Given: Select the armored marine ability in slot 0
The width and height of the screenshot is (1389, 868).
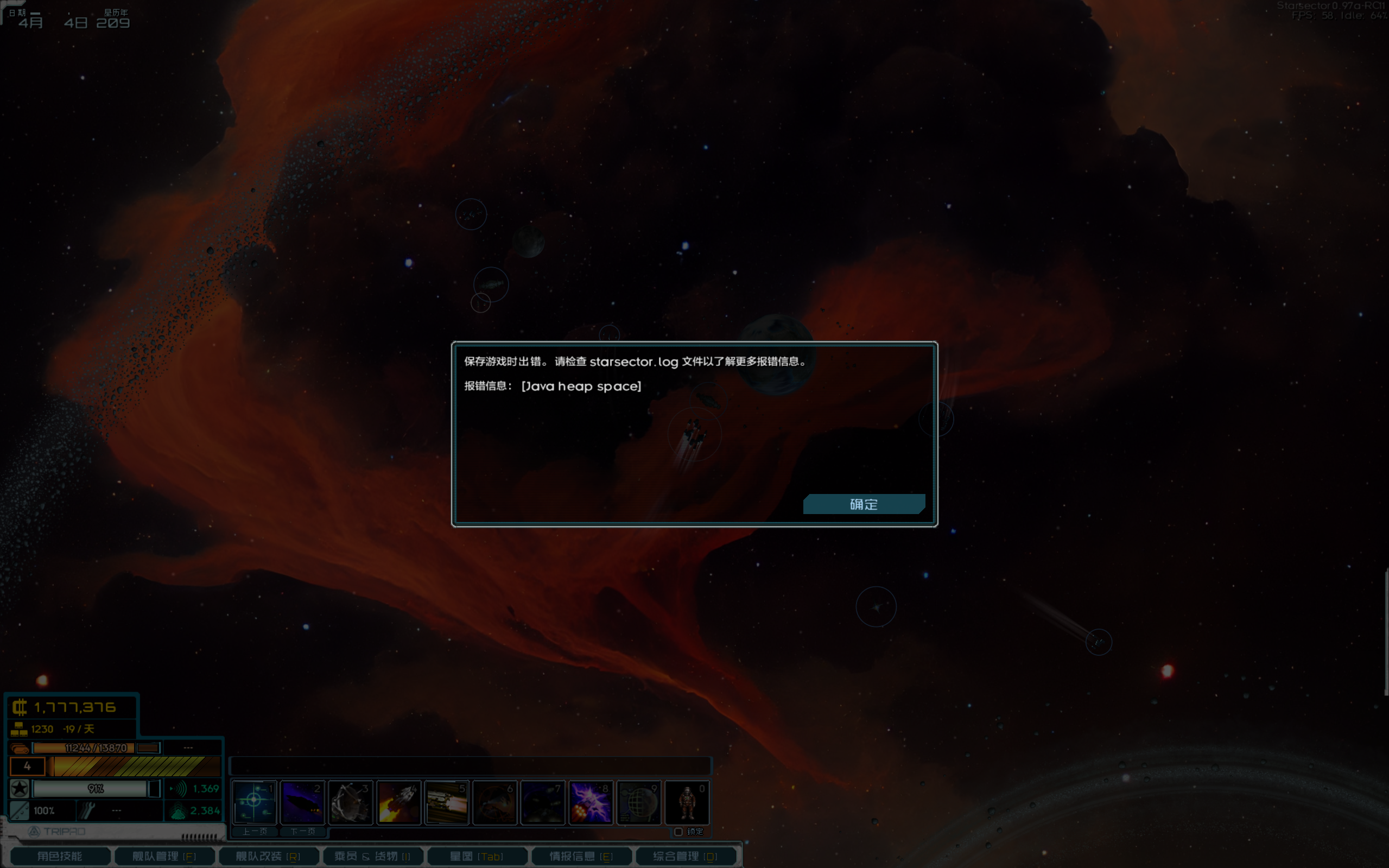Looking at the screenshot, I should [687, 802].
